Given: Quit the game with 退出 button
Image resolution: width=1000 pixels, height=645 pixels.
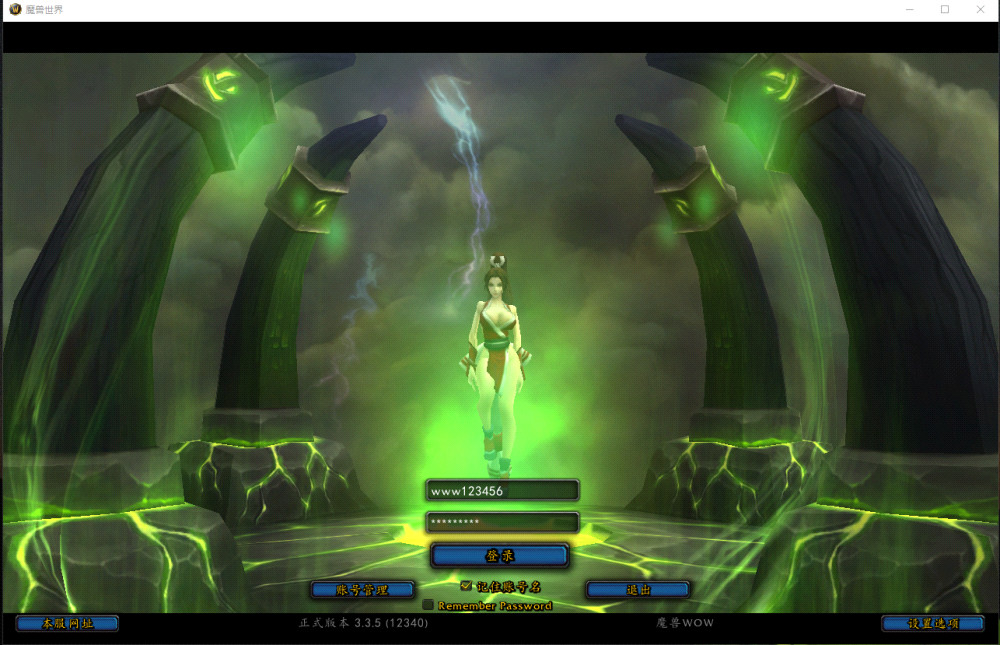Looking at the screenshot, I should pyautogui.click(x=638, y=590).
